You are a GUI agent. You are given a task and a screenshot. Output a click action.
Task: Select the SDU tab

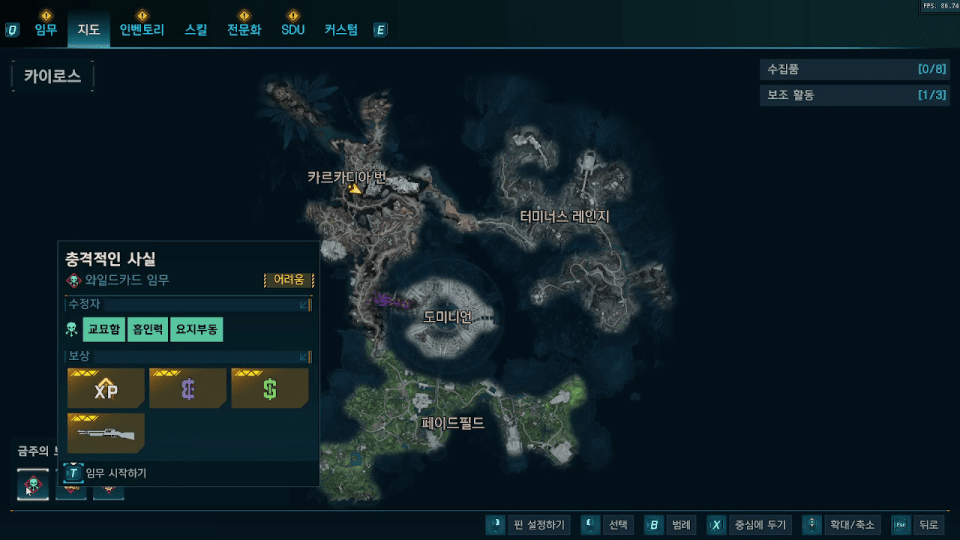click(x=292, y=30)
